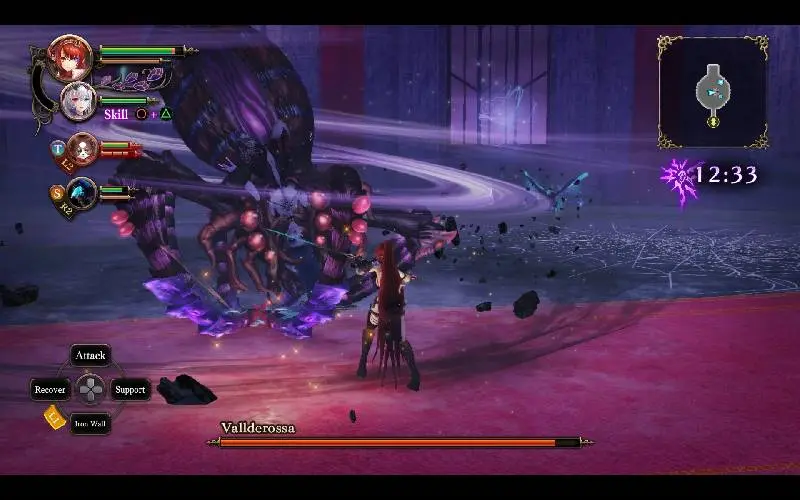800x500 pixels.
Task: Pick the Iron Wall command
Action: click(x=91, y=424)
